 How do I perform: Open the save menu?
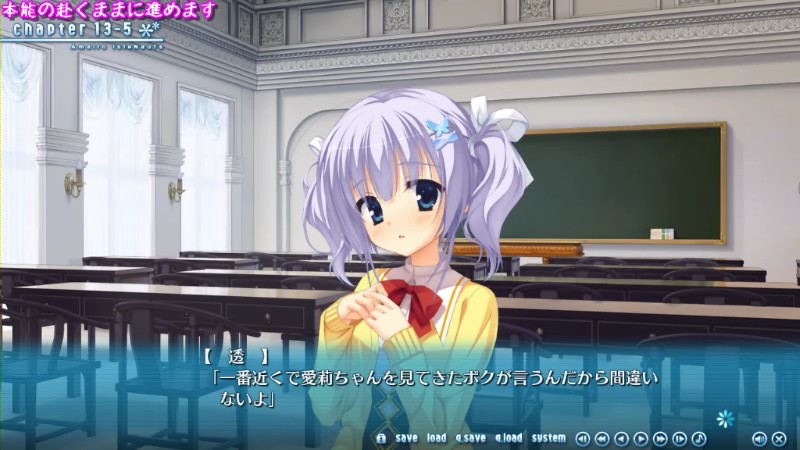[x=406, y=438]
